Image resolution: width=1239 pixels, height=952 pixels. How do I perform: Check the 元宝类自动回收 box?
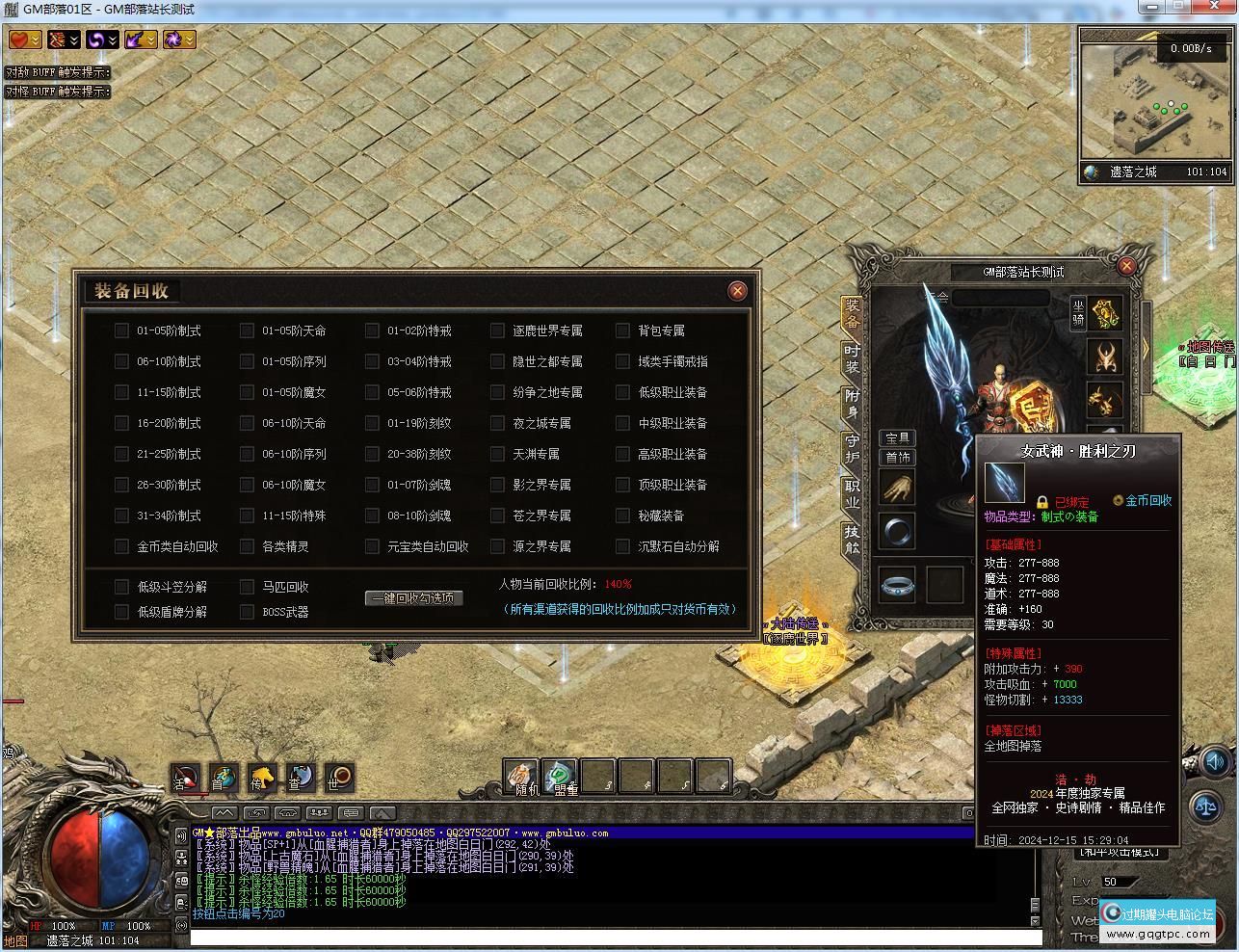coord(372,546)
